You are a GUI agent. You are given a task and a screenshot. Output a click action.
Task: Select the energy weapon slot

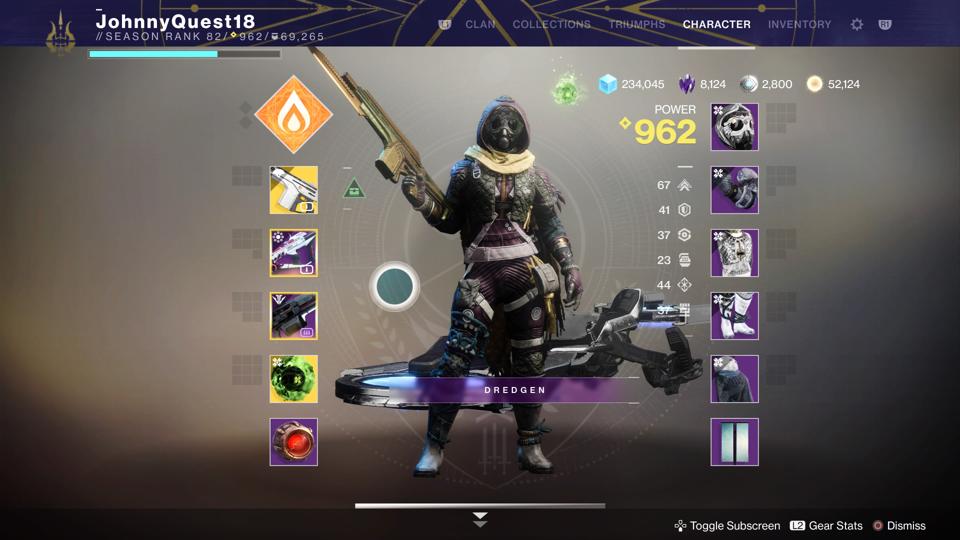pyautogui.click(x=293, y=253)
